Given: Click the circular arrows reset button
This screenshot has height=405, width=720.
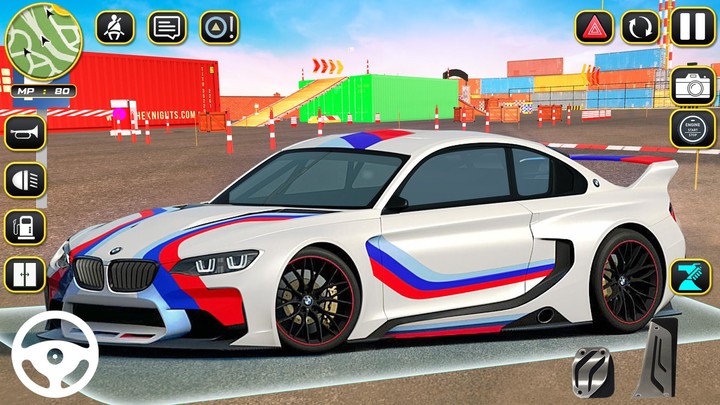Looking at the screenshot, I should click(640, 27).
